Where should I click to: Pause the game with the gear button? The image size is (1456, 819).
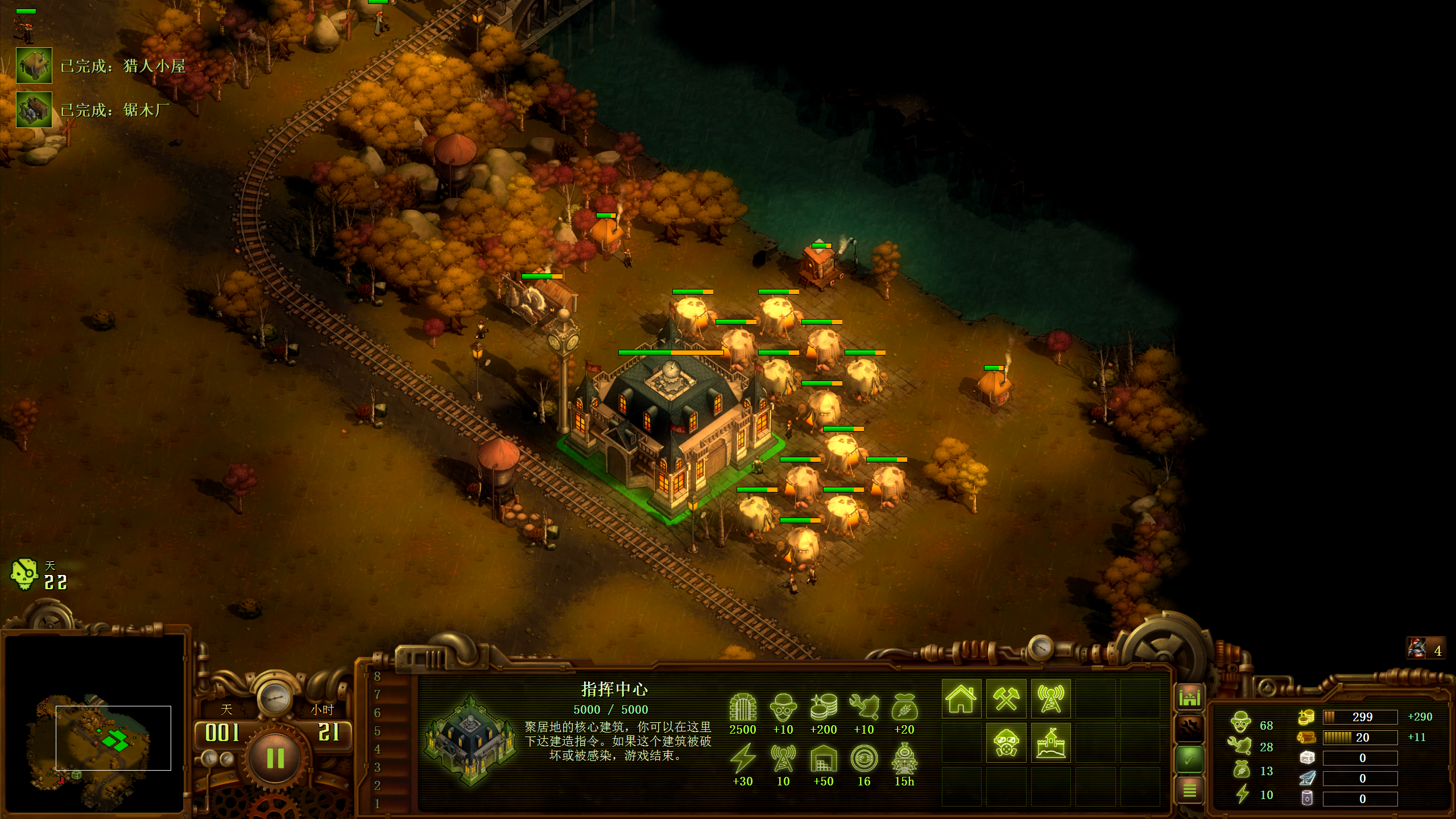275,758
